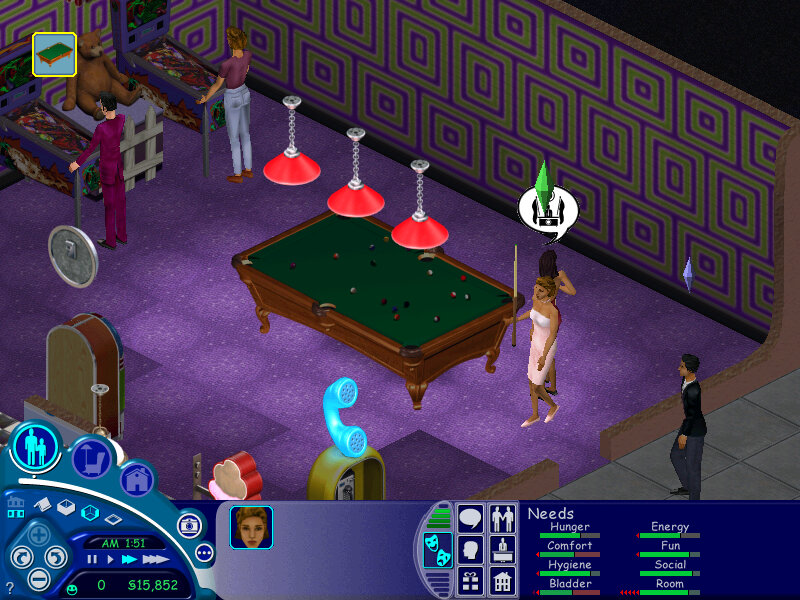Click the pool table action queue icon

[54, 54]
